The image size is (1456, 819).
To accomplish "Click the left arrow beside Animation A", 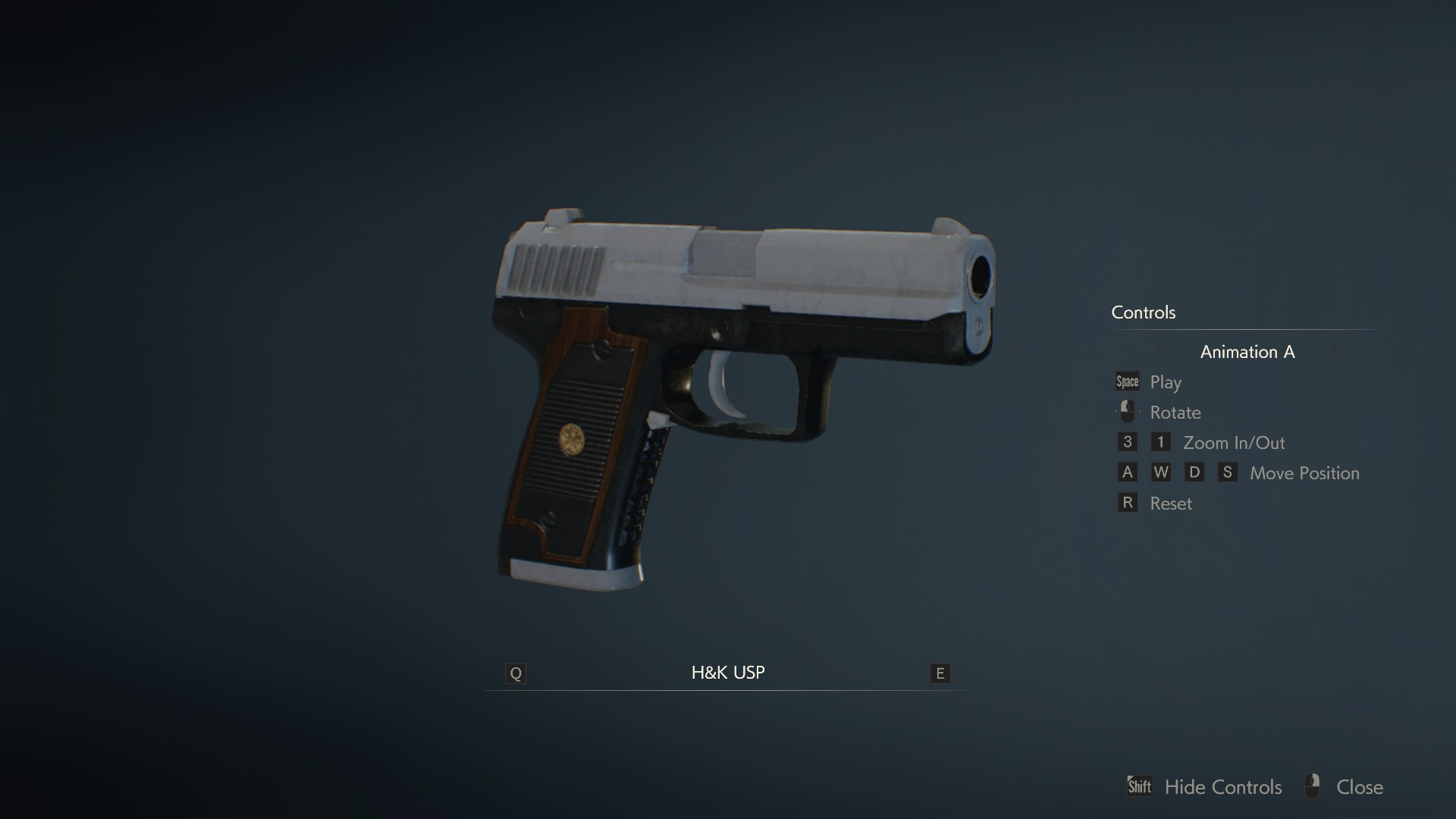I will 1159,351.
